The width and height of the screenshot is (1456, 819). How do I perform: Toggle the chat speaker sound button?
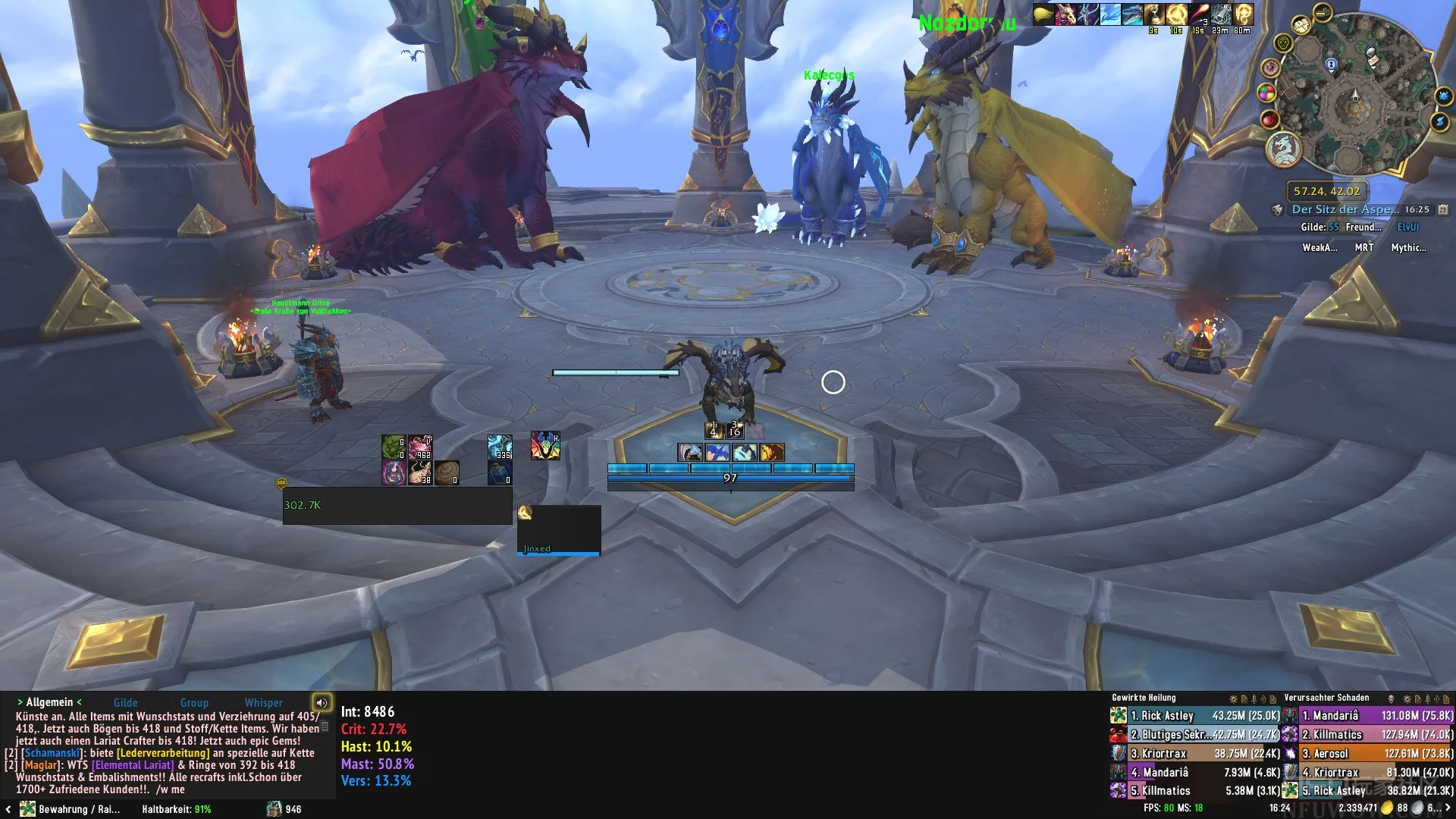[322, 702]
